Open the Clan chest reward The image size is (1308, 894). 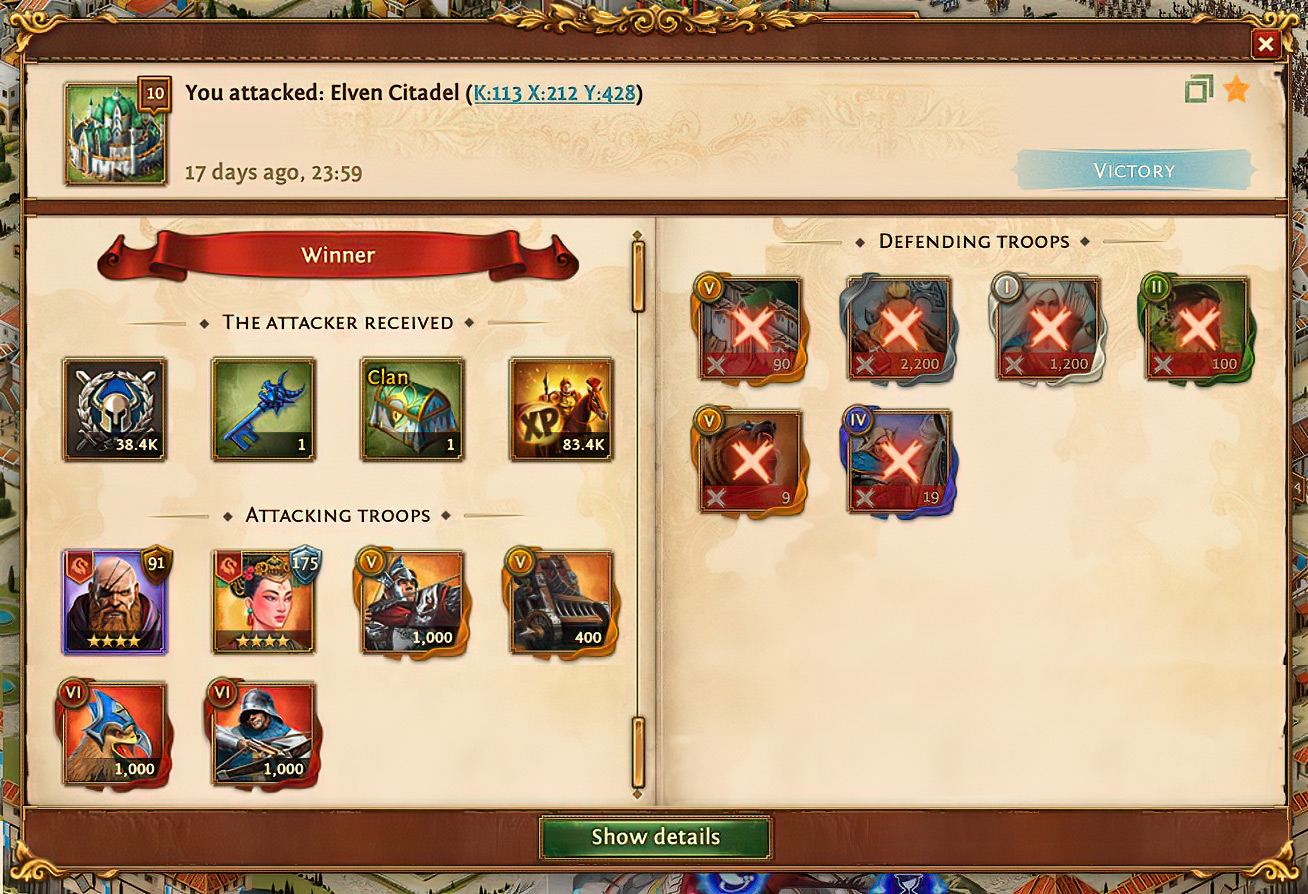pos(412,409)
